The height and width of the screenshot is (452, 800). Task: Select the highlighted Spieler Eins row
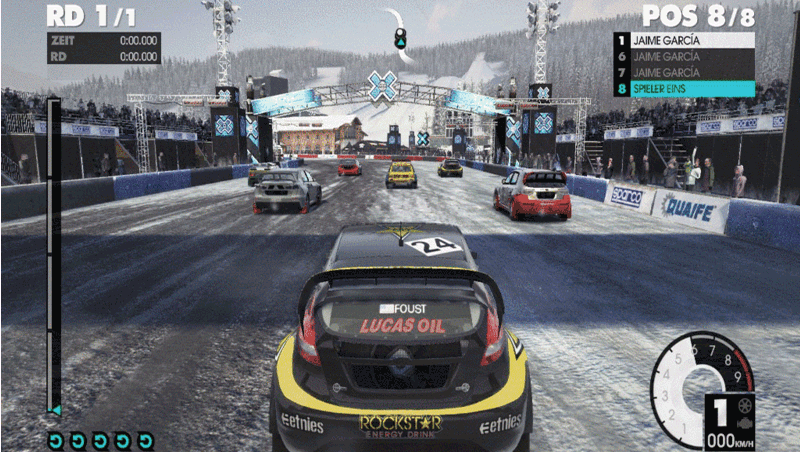pyautogui.click(x=684, y=89)
